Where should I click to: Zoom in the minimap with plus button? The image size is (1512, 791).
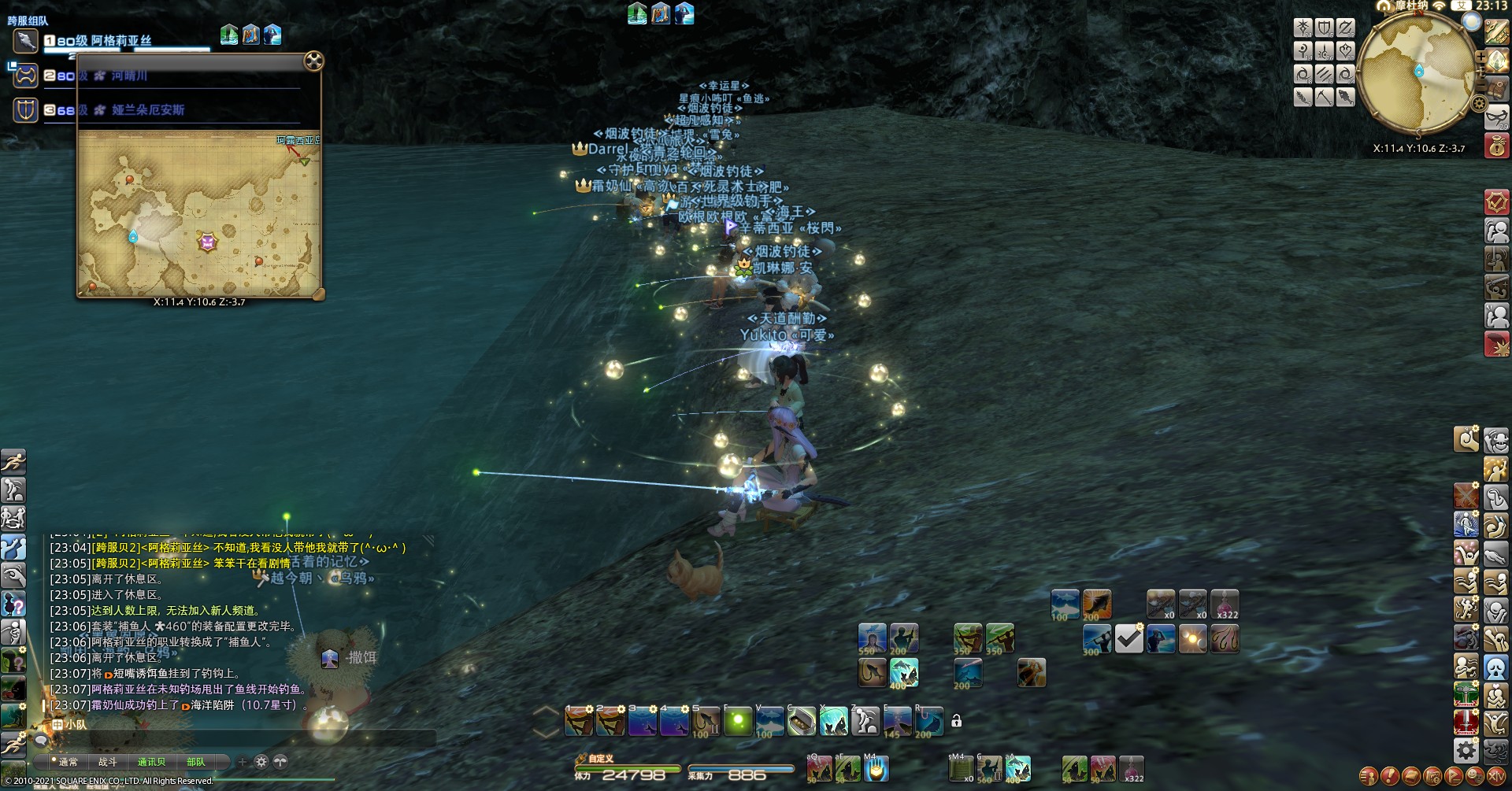pyautogui.click(x=1480, y=57)
